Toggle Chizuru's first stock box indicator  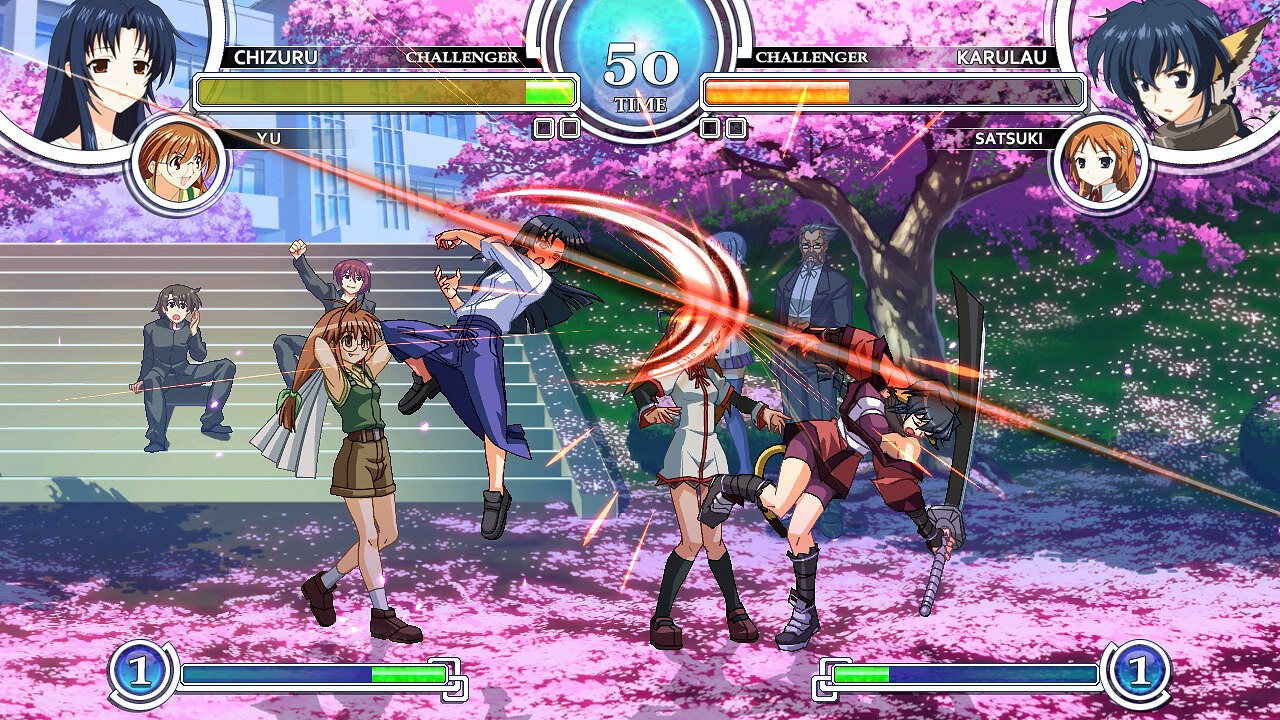545,127
